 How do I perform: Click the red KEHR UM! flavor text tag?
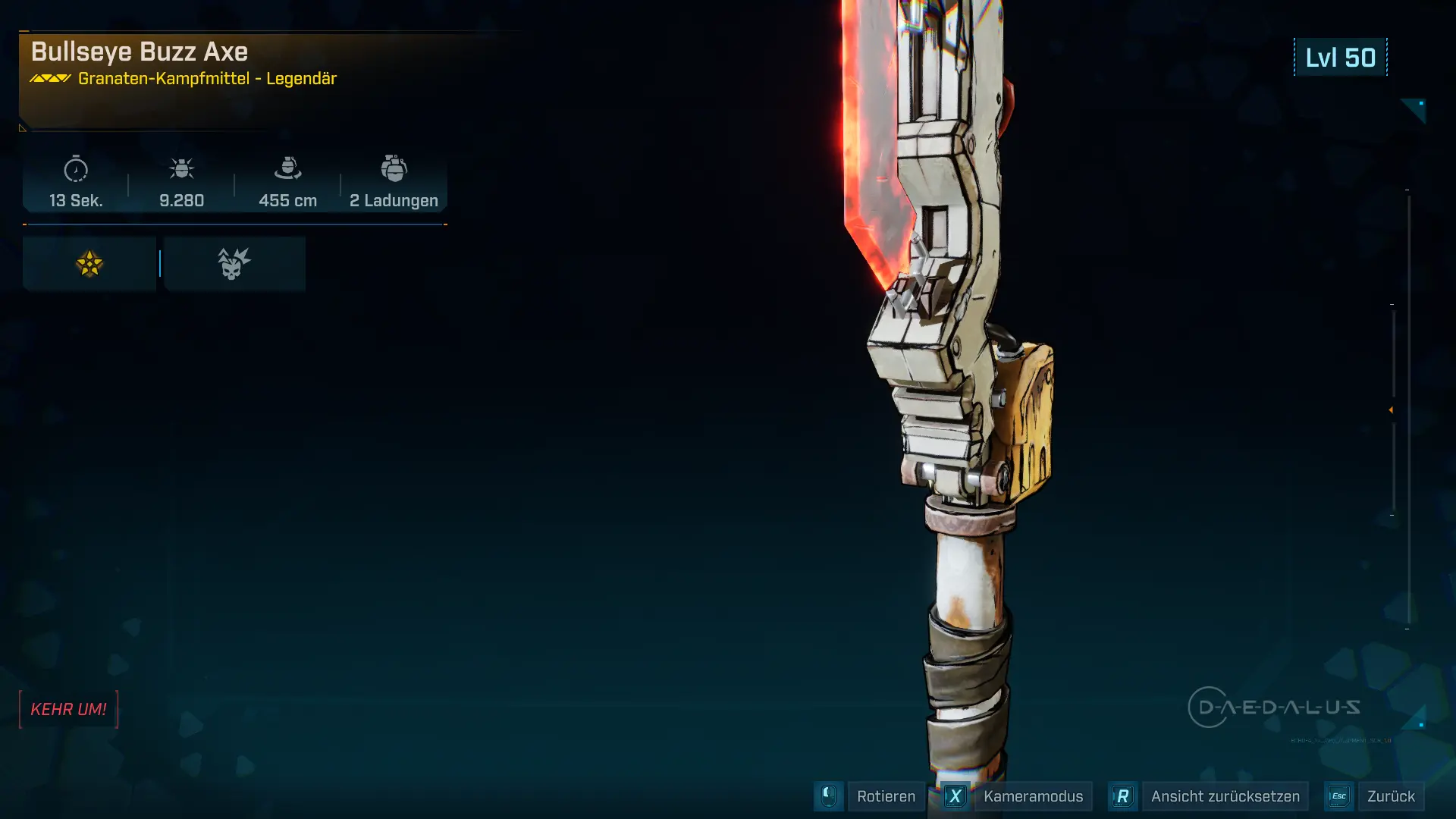tap(68, 710)
